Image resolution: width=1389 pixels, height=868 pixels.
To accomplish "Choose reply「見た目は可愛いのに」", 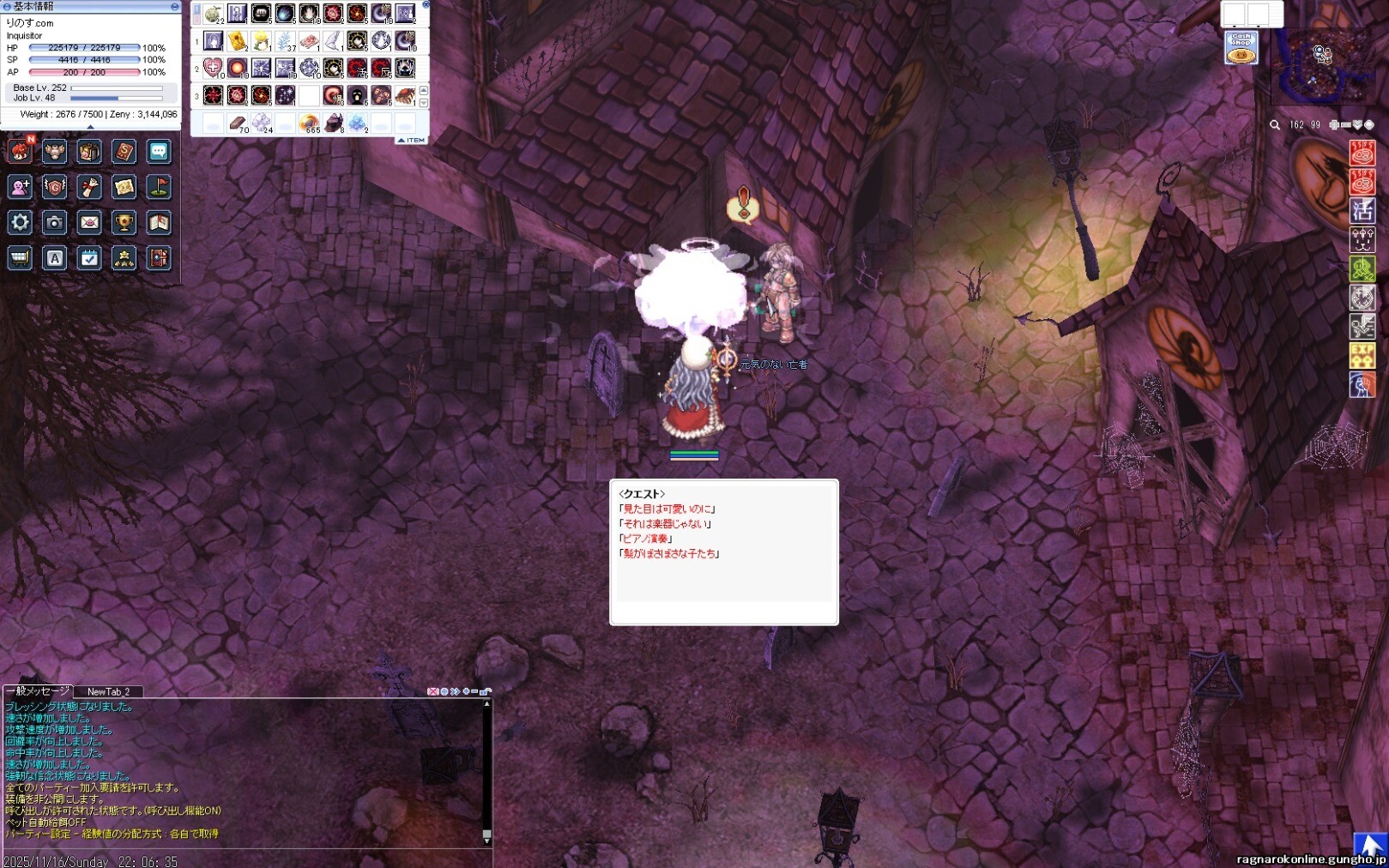I will tap(668, 509).
